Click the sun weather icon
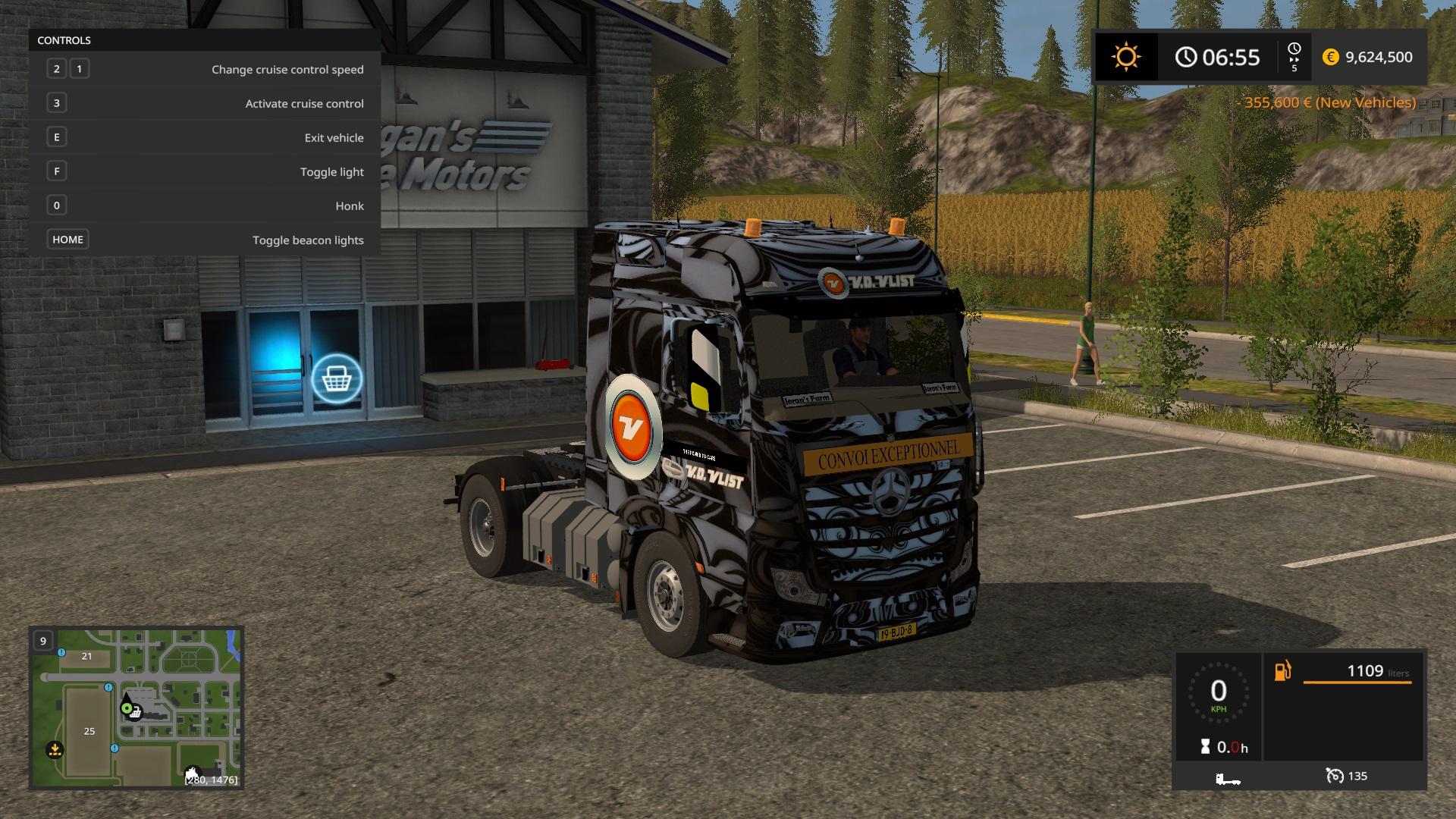Image resolution: width=1456 pixels, height=819 pixels. (1125, 57)
